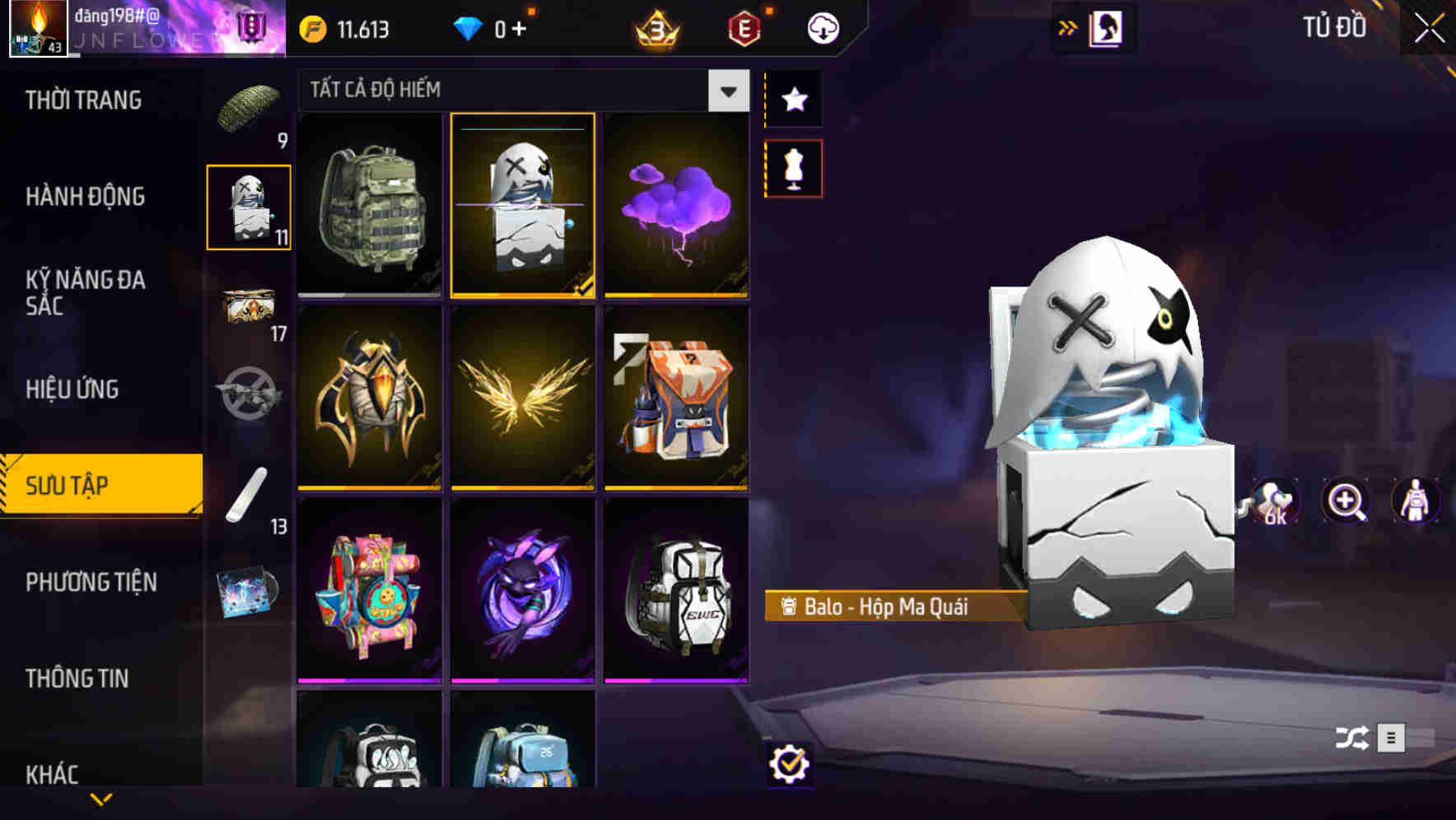Image resolution: width=1456 pixels, height=820 pixels.
Task: Open the cloud download icon in the top bar
Action: point(823,26)
